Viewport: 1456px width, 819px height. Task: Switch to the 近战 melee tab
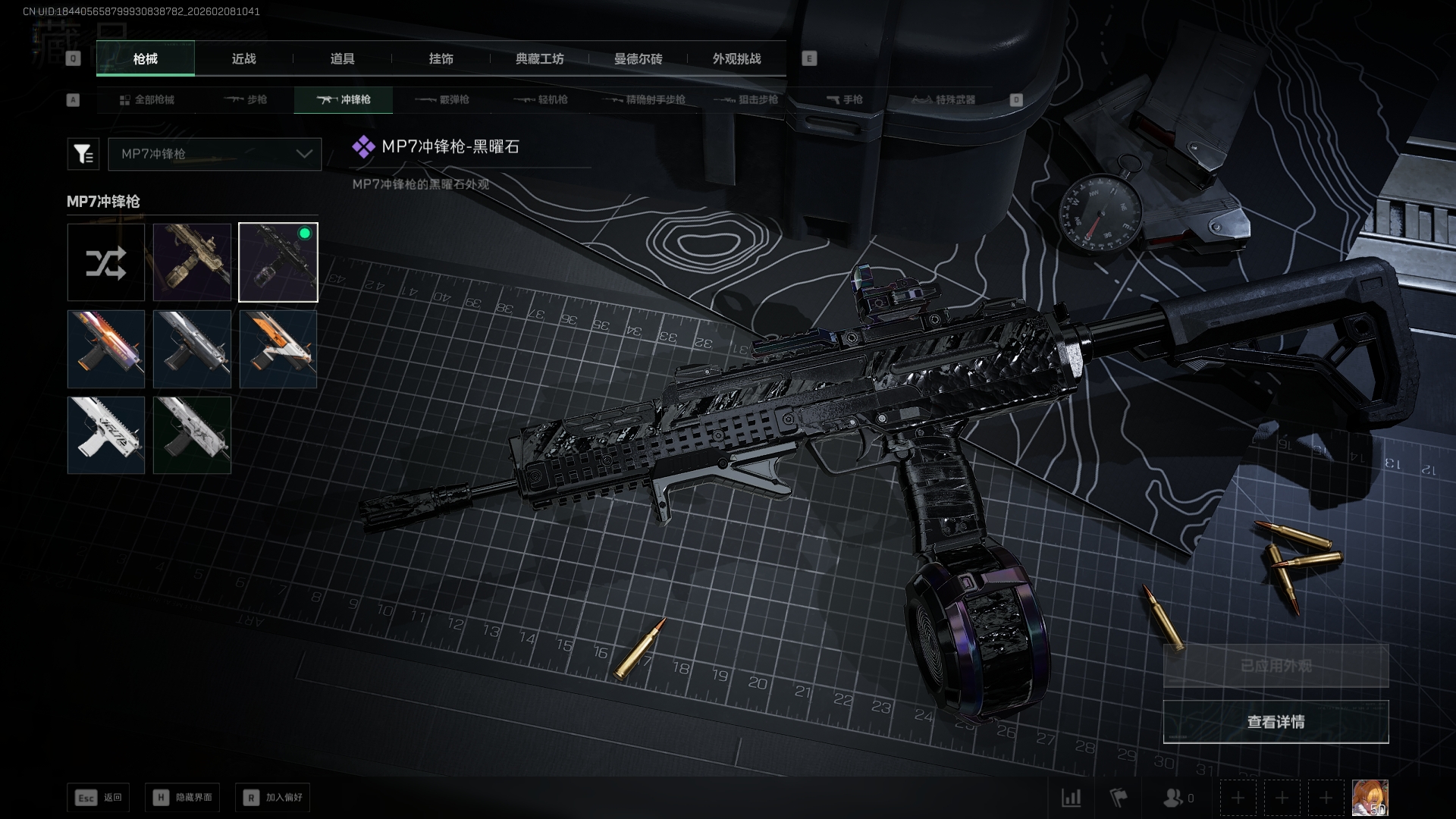(243, 59)
